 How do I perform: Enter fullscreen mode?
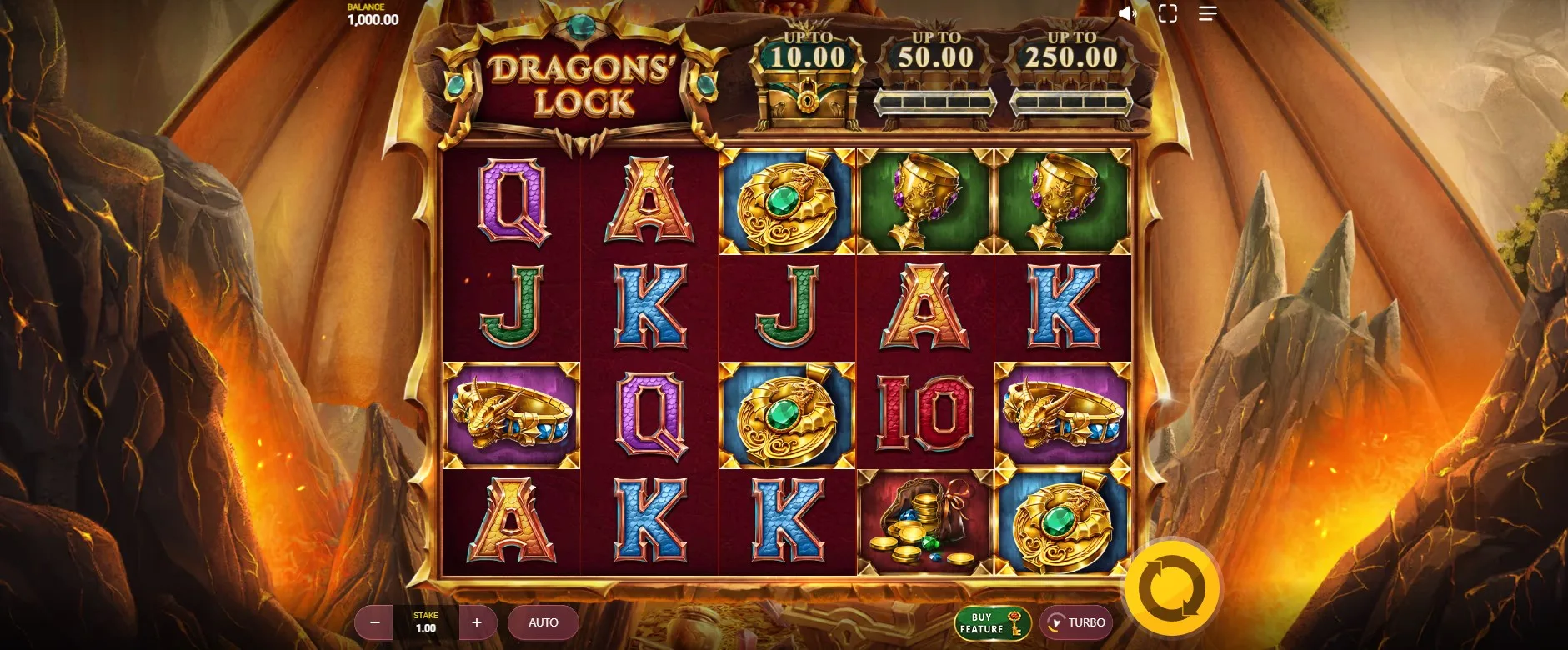1168,13
